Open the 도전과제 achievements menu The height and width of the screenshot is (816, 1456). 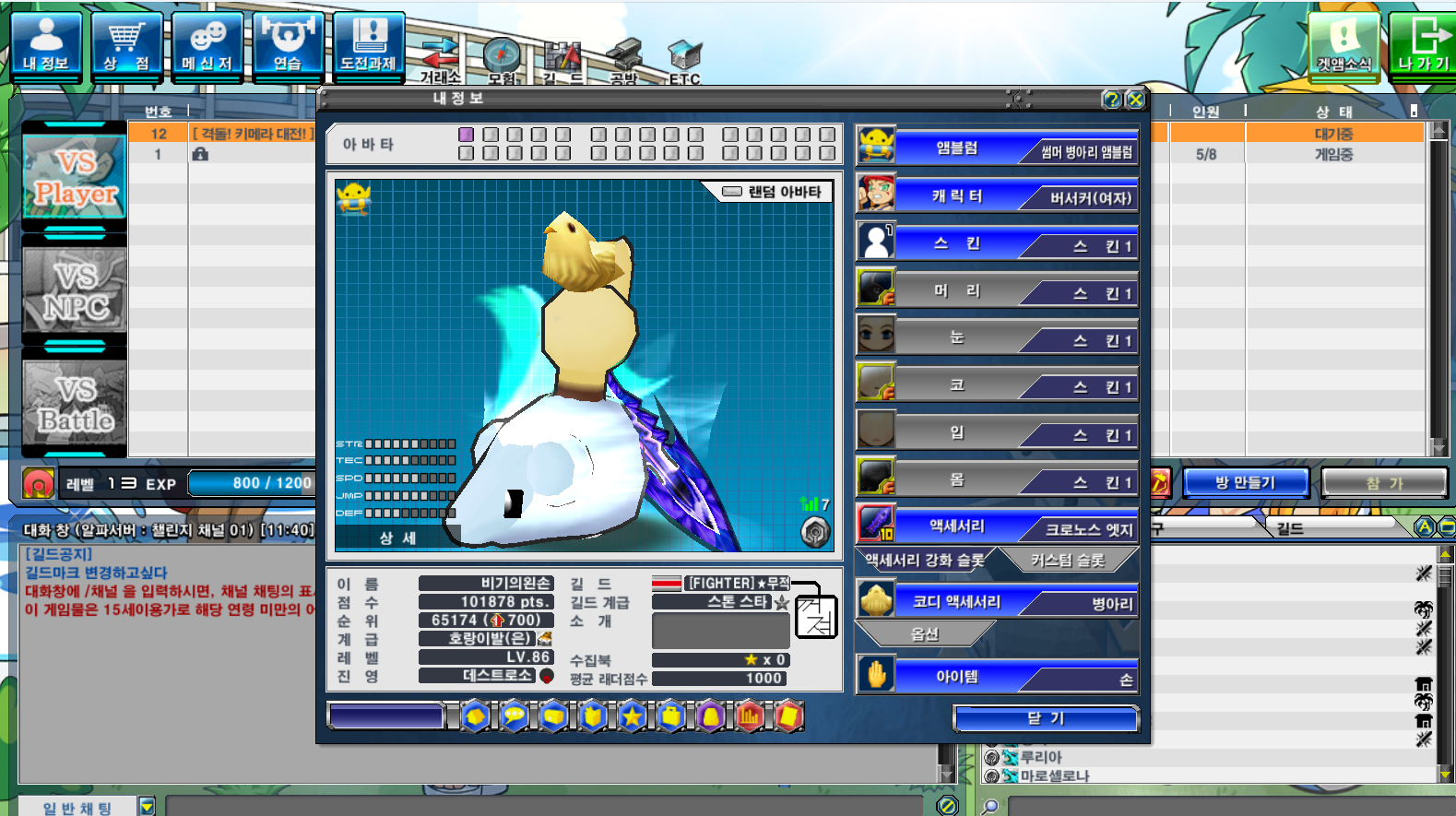tap(369, 45)
